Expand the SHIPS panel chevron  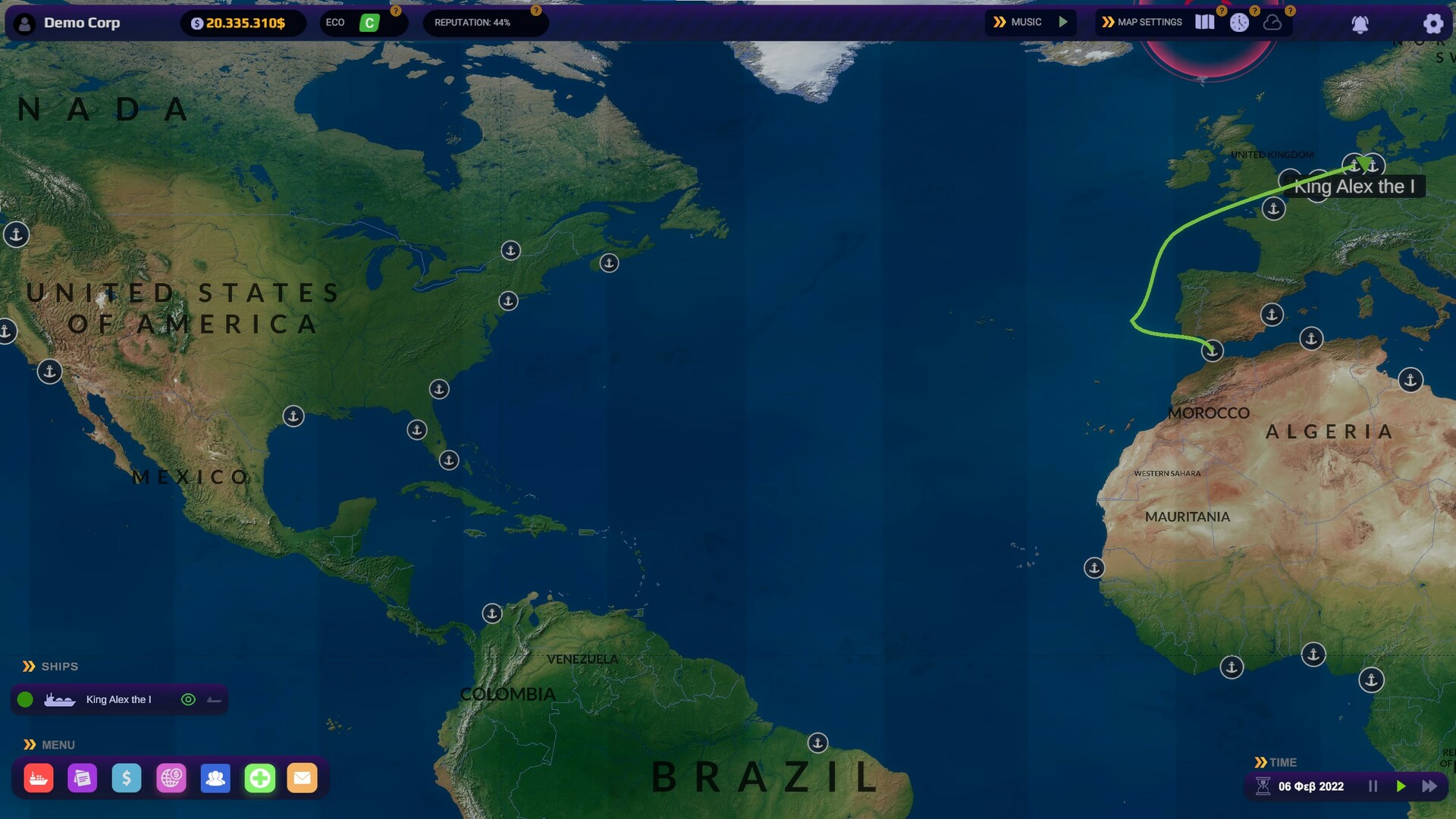click(29, 666)
